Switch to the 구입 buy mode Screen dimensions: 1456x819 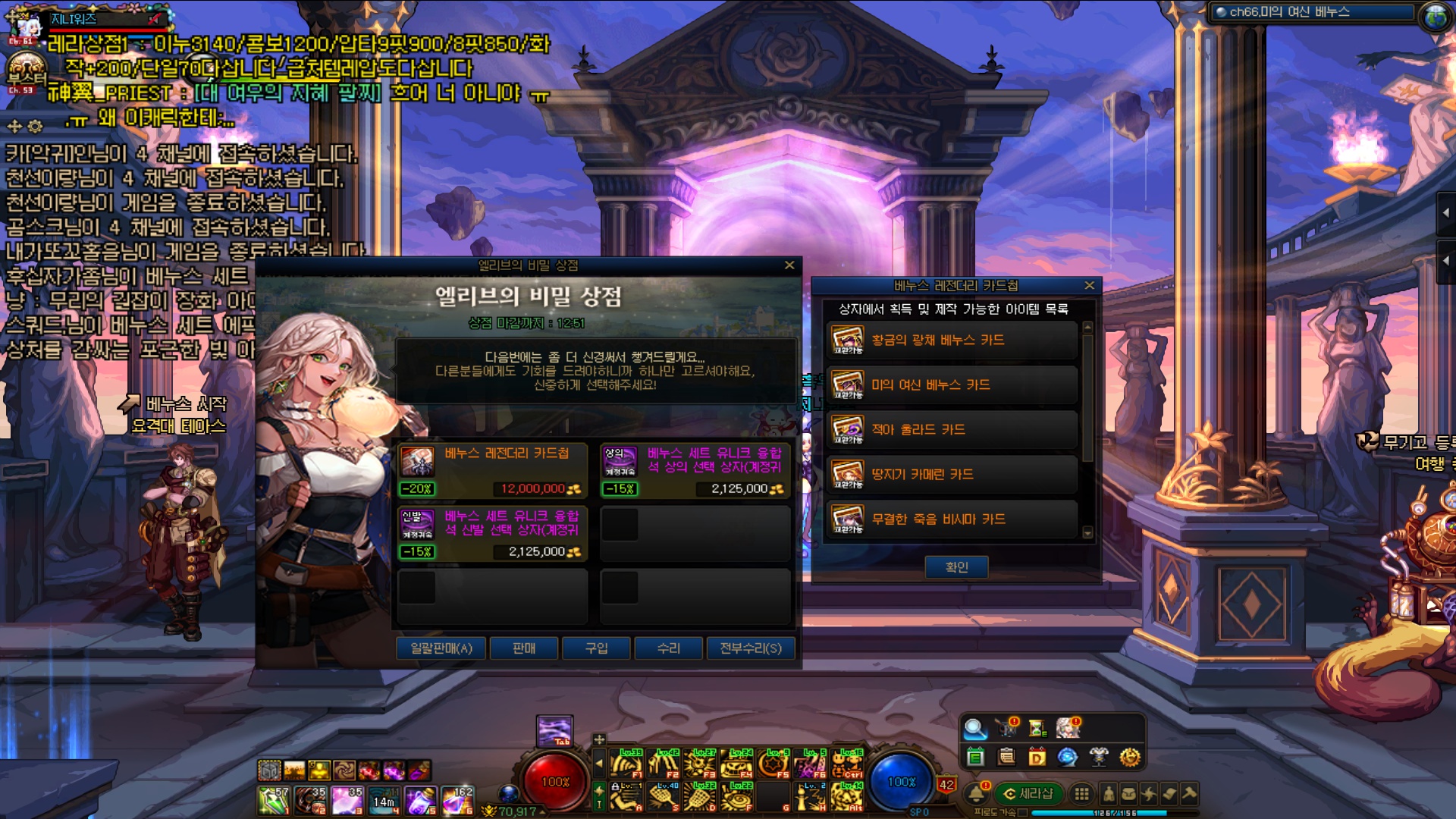coord(596,648)
